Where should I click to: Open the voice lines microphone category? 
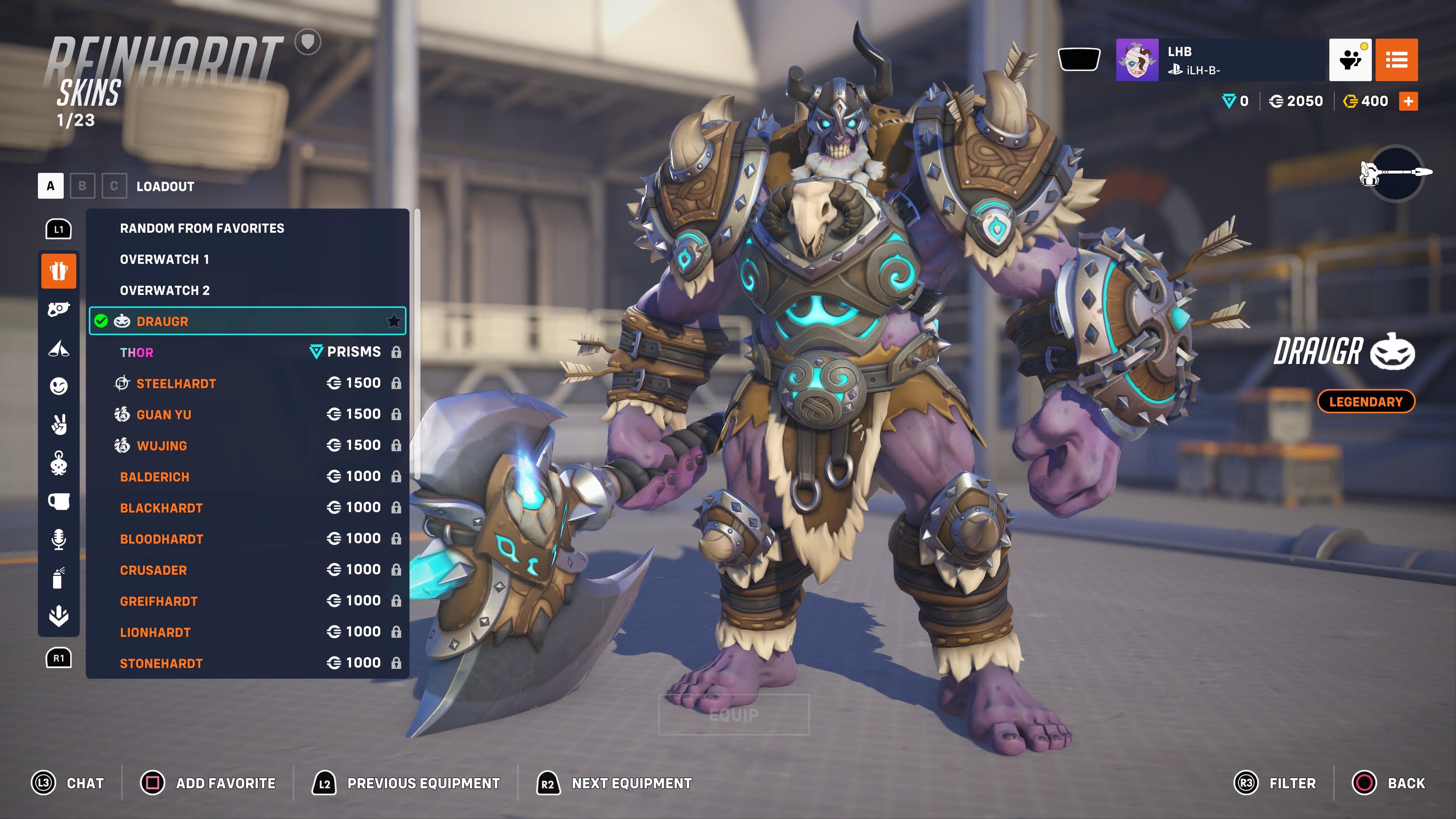pos(59,539)
